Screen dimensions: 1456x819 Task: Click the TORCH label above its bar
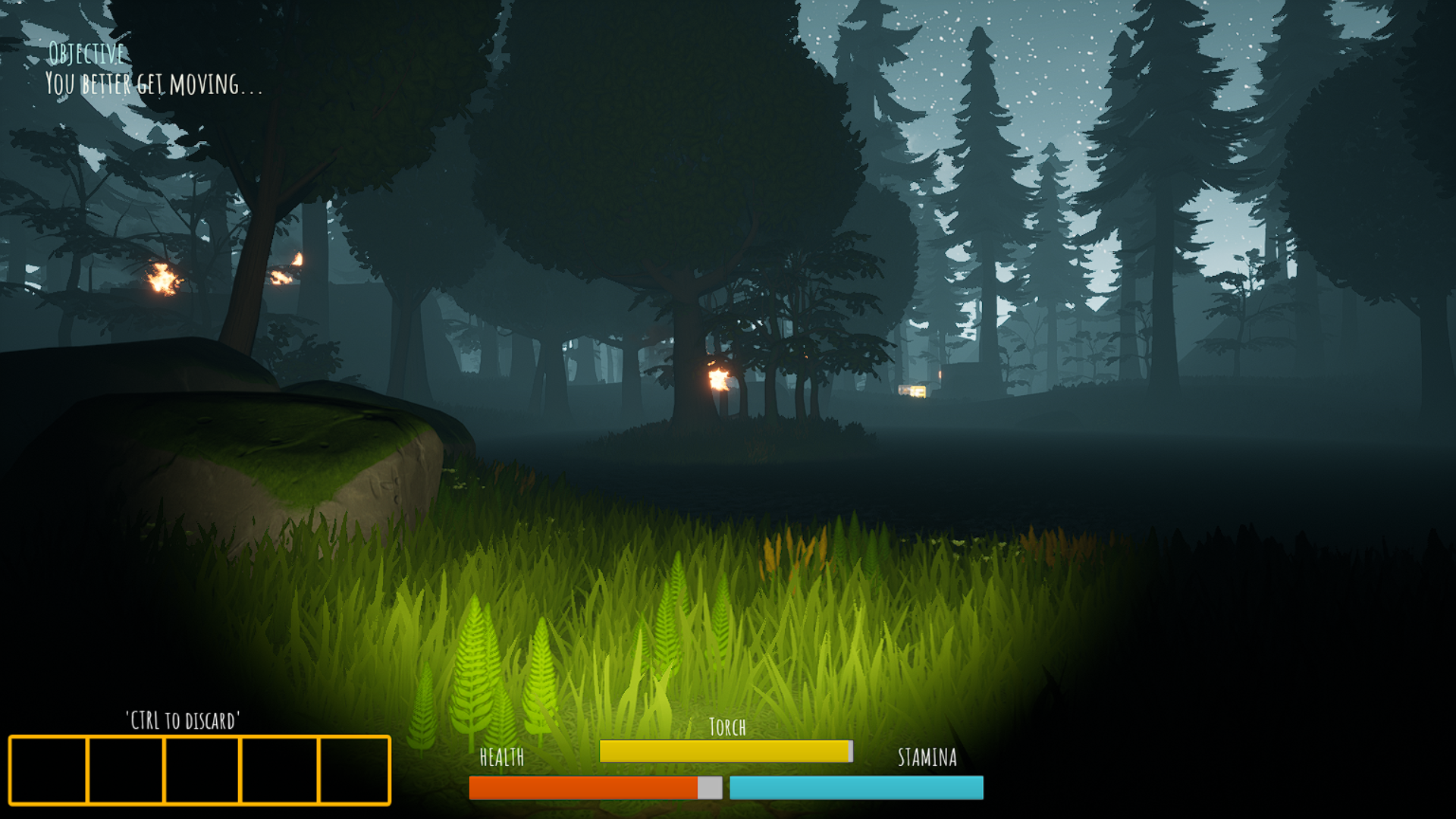[726, 726]
